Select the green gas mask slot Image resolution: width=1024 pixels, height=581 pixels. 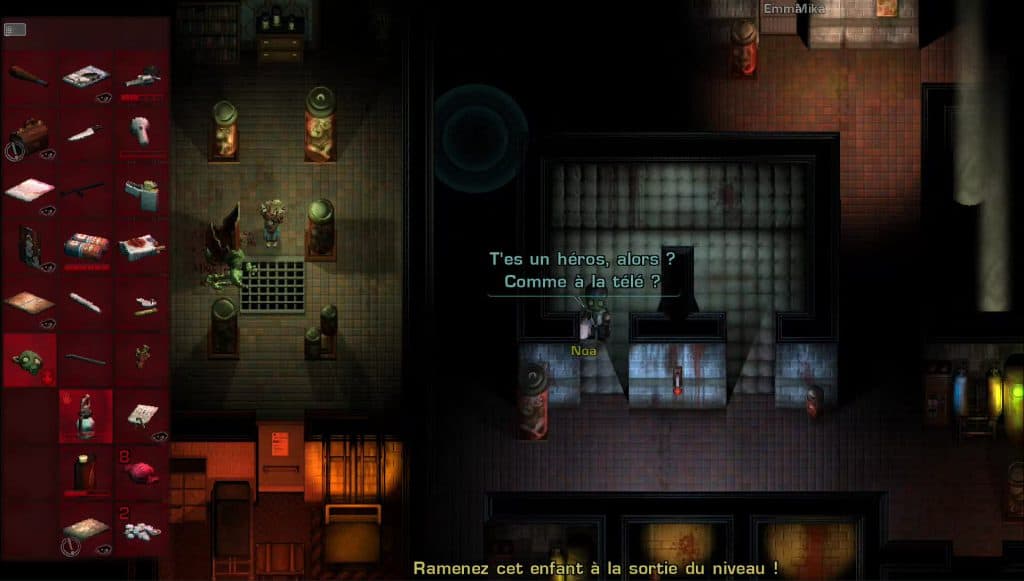coord(28,360)
